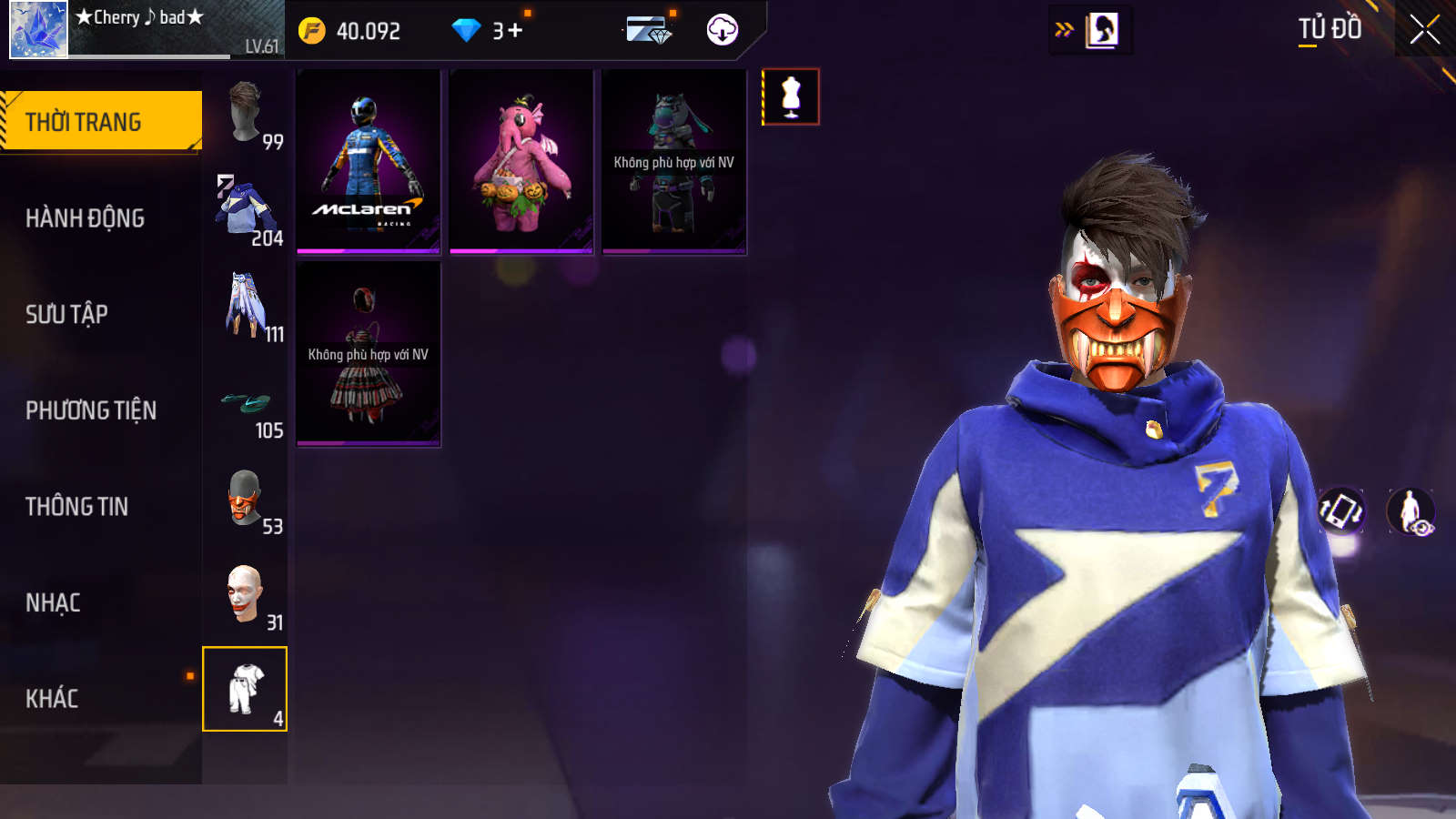Image resolution: width=1456 pixels, height=819 pixels.
Task: Choose the mask category showing 53
Action: 246,500
